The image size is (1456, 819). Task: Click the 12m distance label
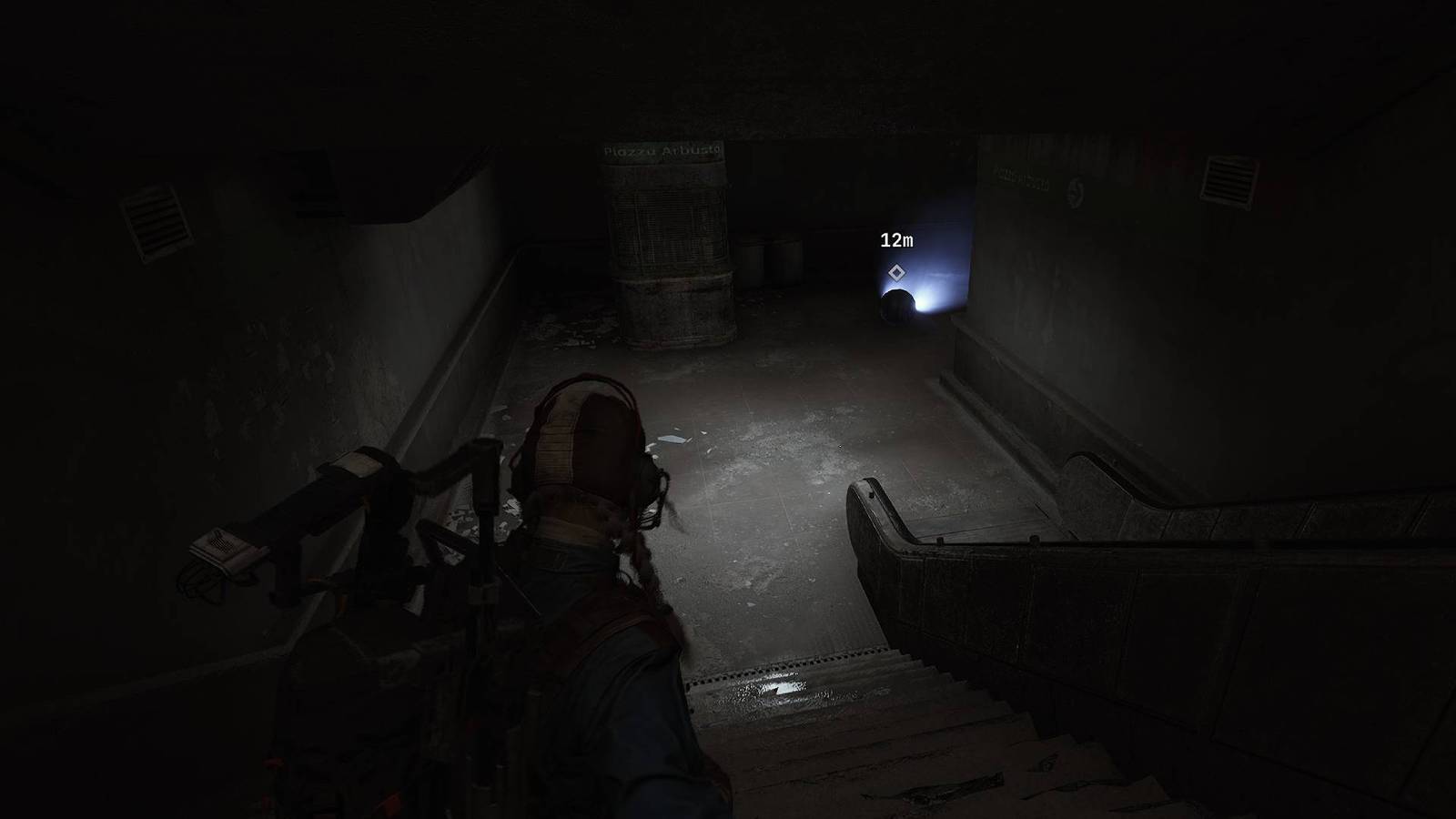[x=898, y=239]
